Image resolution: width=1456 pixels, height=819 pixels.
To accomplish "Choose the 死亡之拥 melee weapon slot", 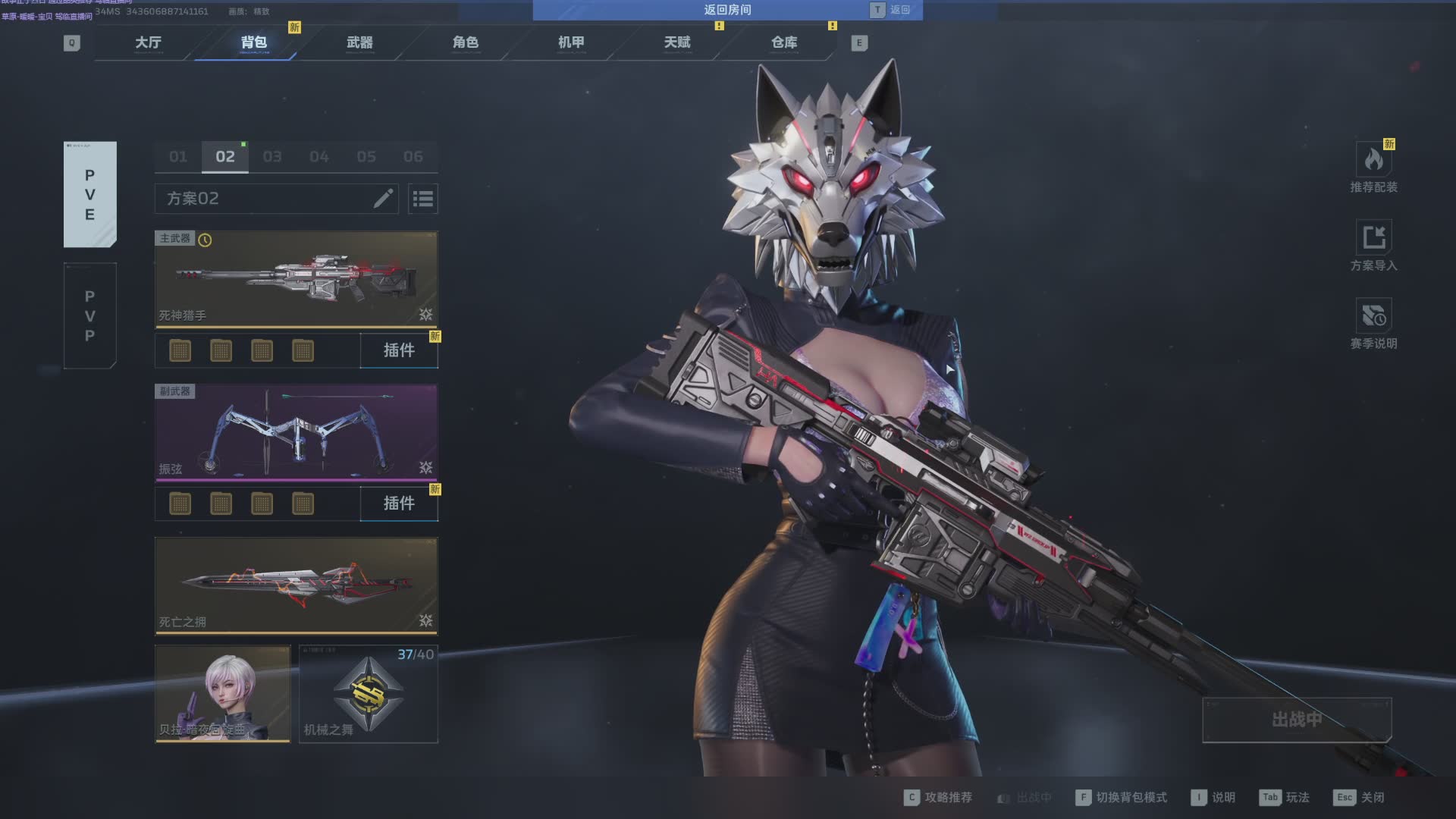I will pos(296,585).
